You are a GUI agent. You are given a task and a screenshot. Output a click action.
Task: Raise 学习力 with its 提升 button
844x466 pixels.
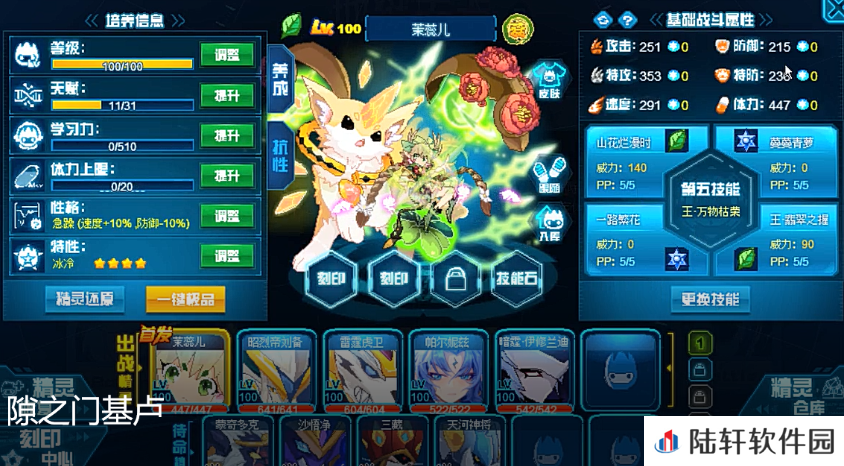(x=227, y=135)
